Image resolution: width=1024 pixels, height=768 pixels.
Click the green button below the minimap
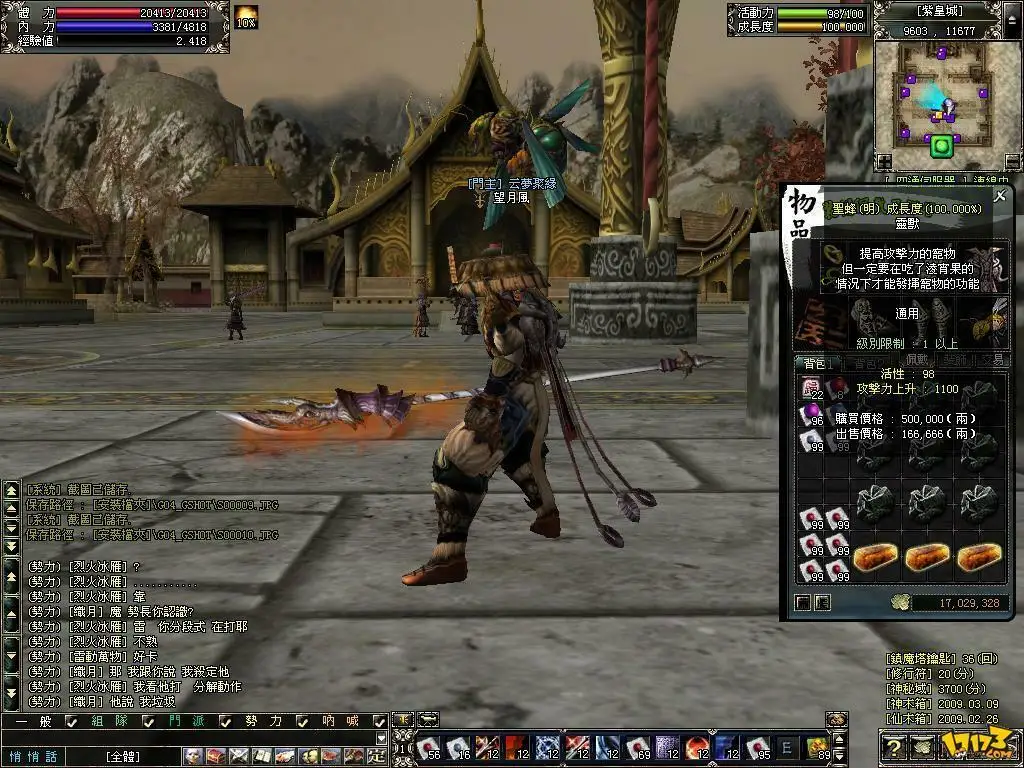click(x=940, y=148)
